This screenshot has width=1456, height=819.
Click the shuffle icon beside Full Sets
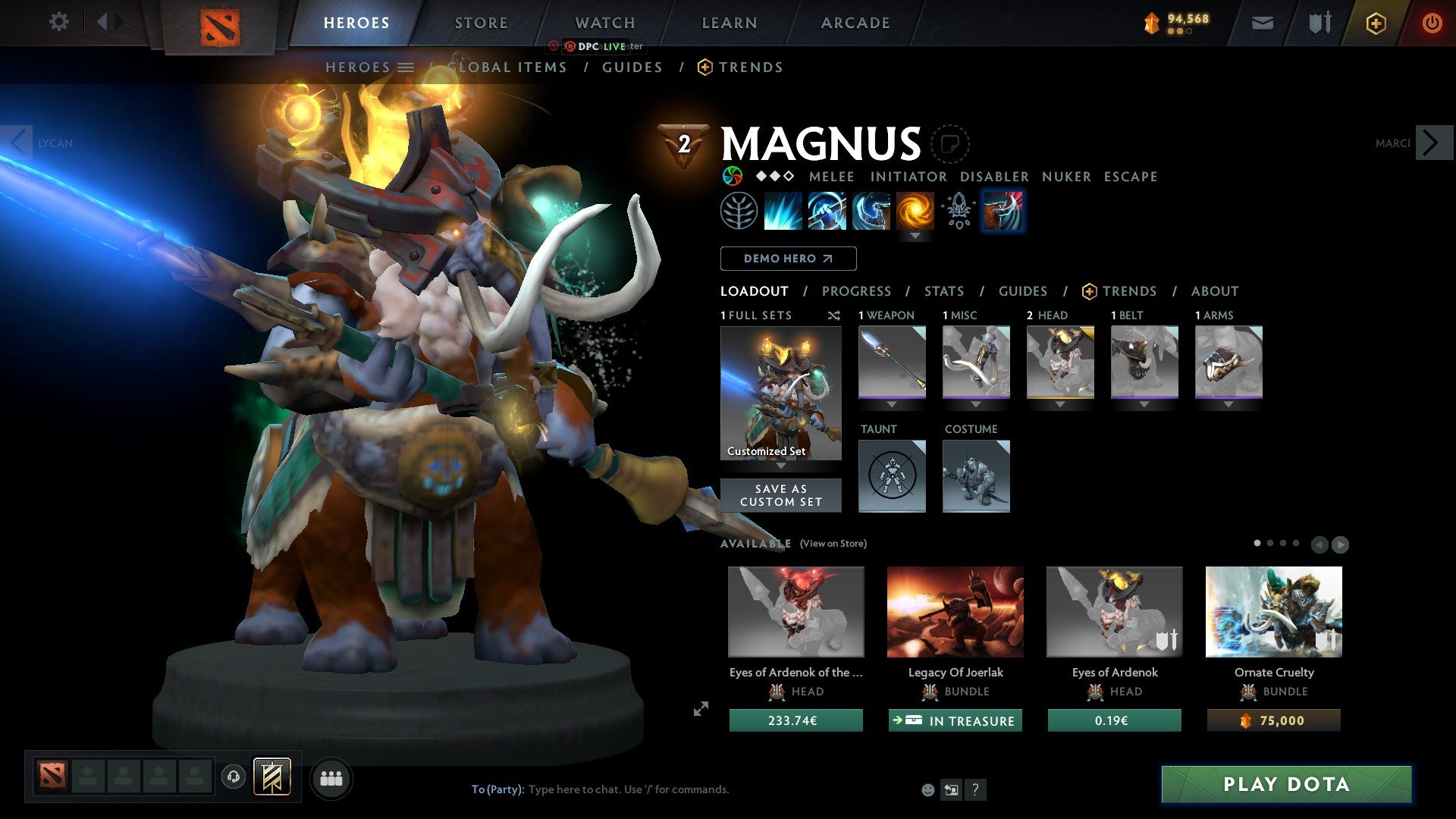click(833, 315)
